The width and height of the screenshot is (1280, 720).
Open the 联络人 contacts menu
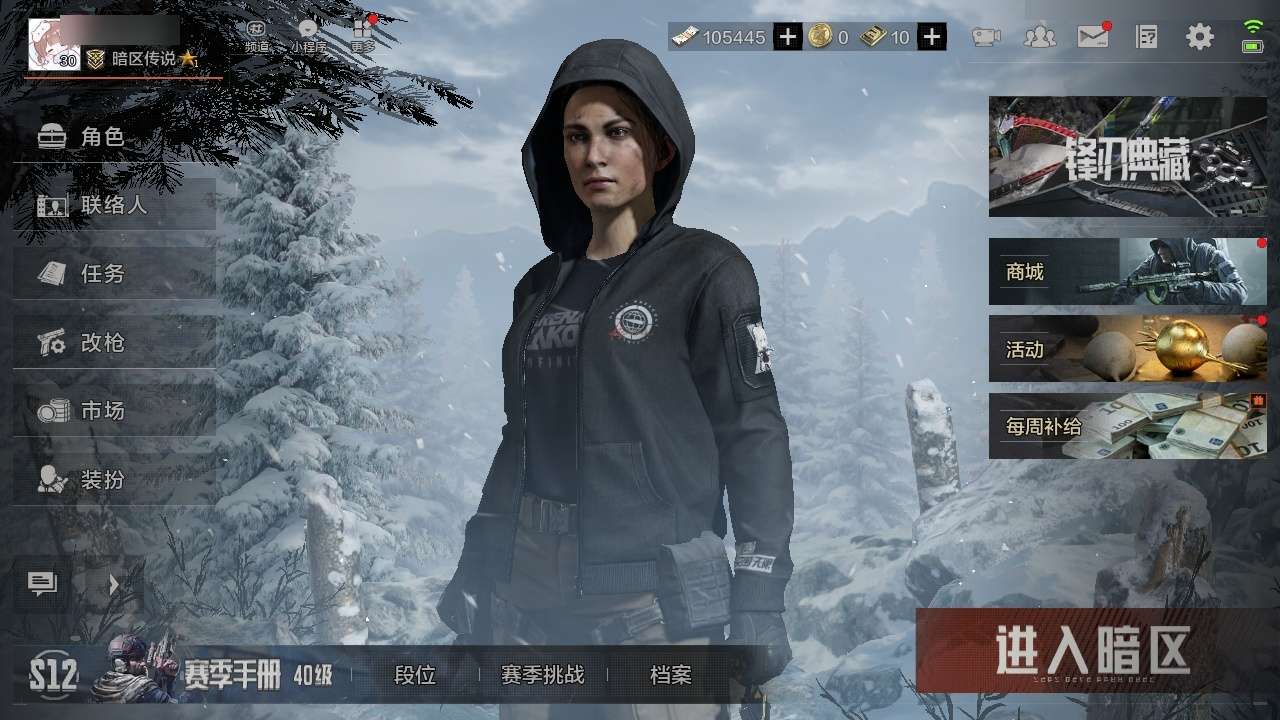pyautogui.click(x=113, y=205)
